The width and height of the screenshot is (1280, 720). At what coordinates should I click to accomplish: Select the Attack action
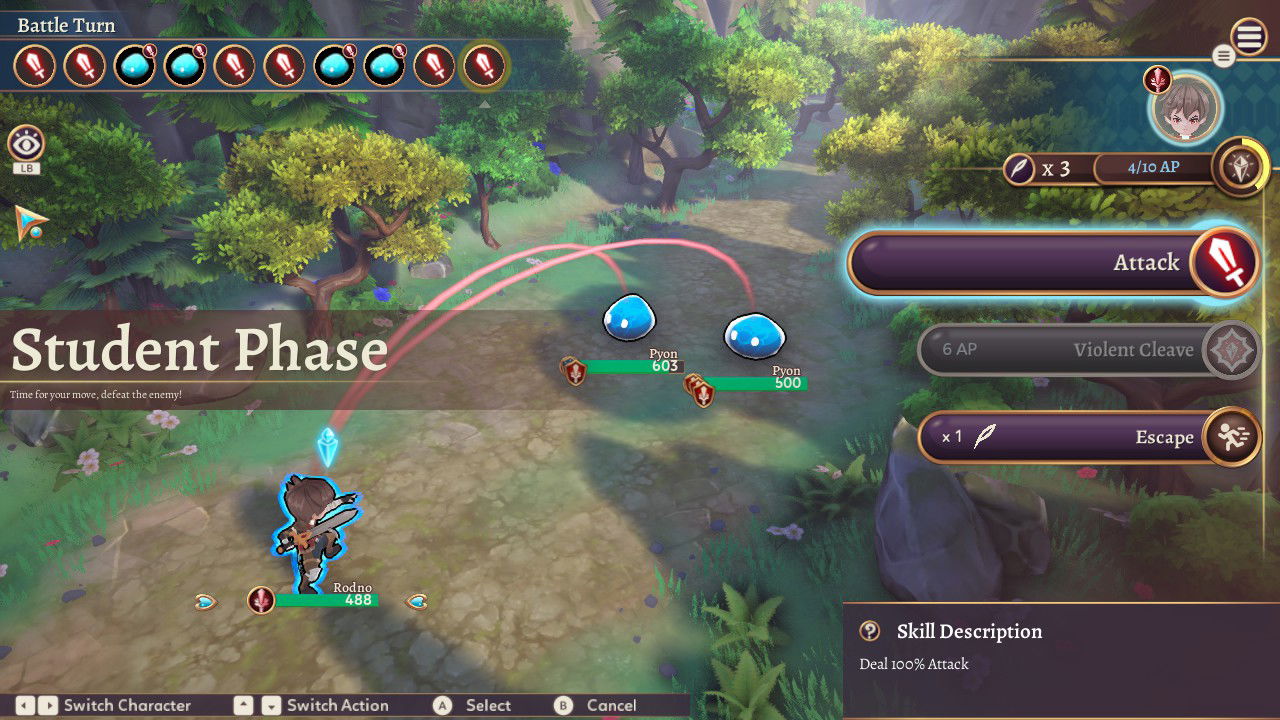(1050, 263)
